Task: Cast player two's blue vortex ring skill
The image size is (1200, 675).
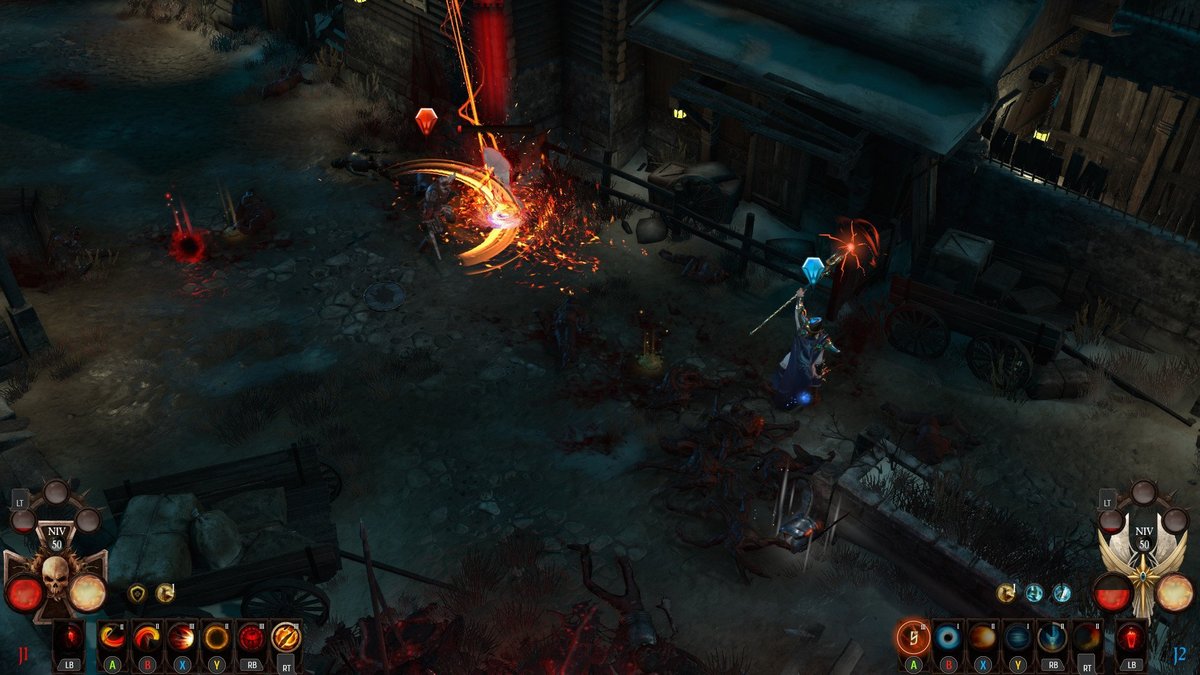Action: [x=948, y=636]
